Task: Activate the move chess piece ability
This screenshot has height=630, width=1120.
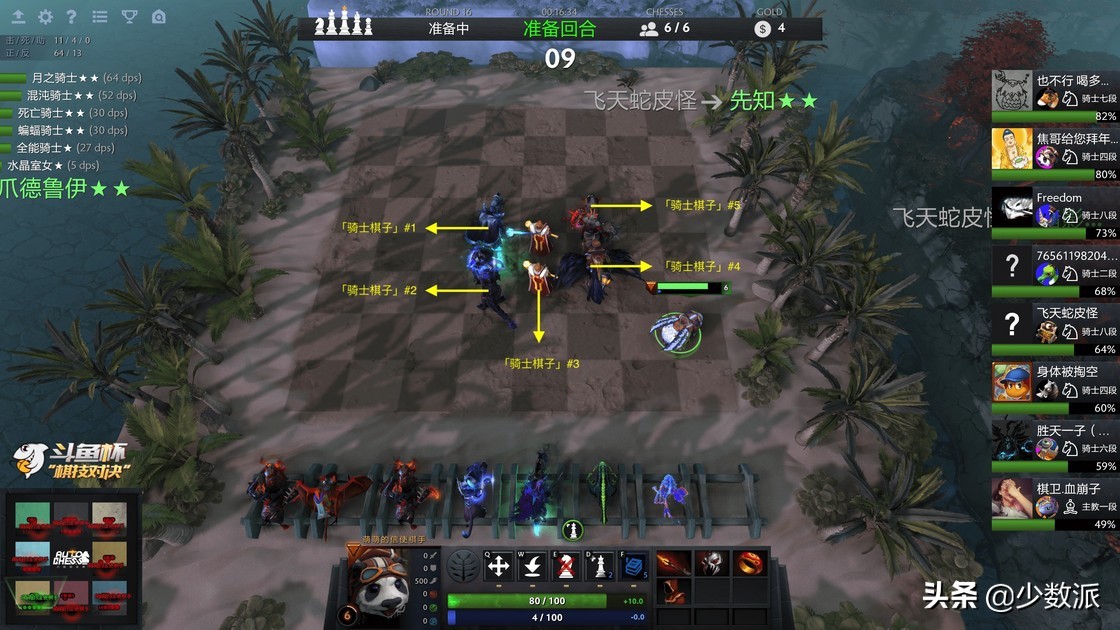Action: click(x=498, y=566)
